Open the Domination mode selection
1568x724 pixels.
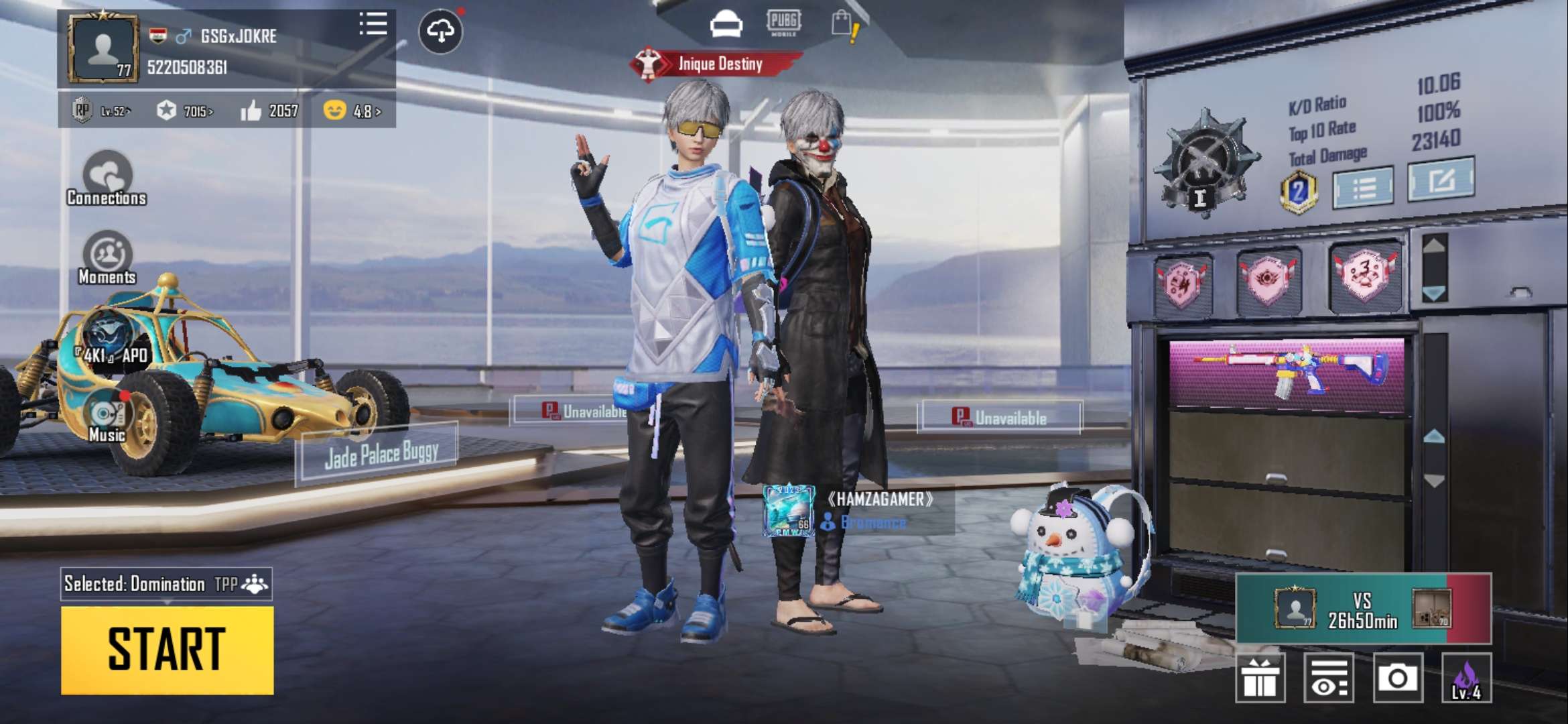tap(166, 584)
